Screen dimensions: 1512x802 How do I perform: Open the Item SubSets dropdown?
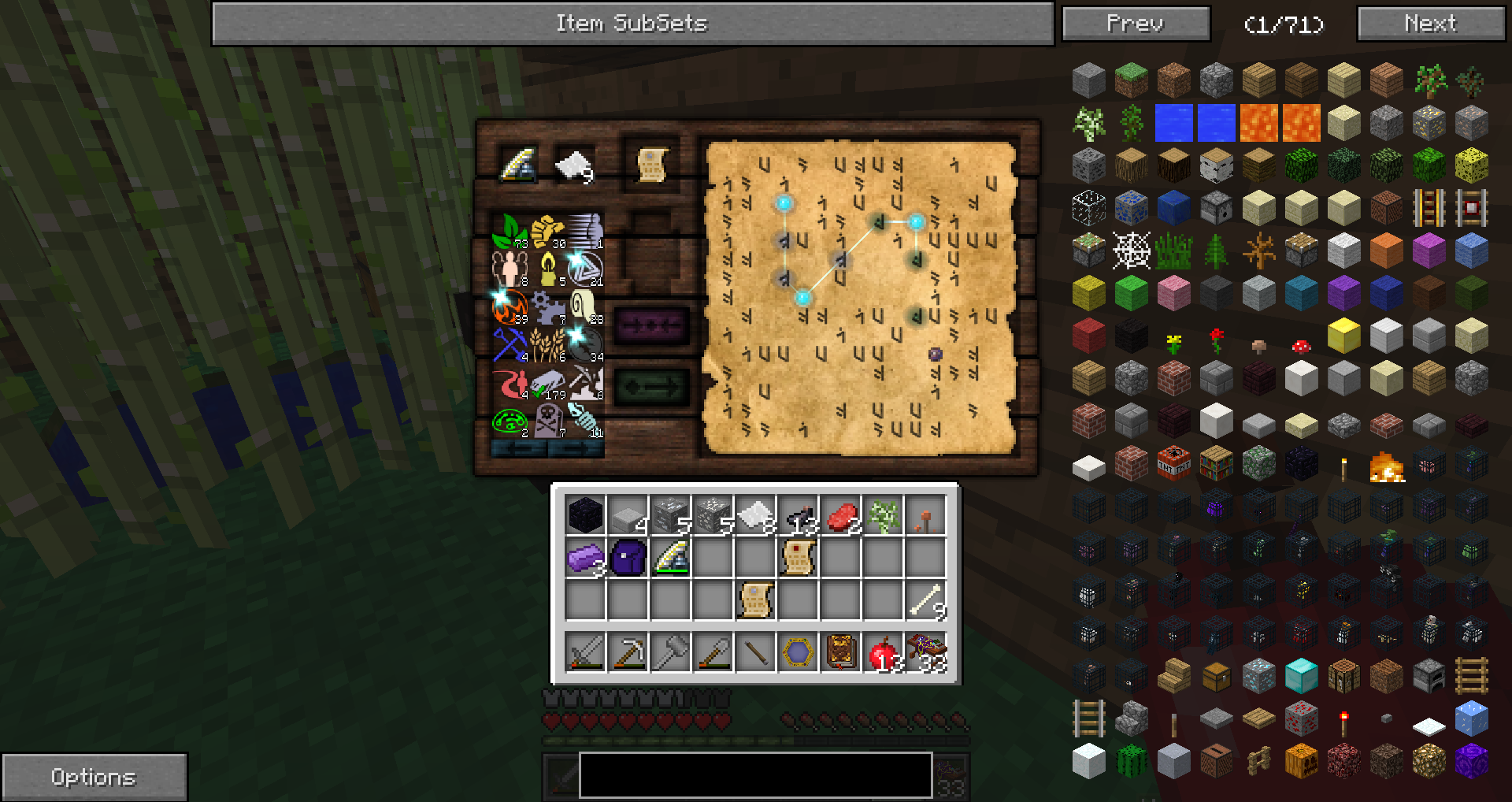(x=632, y=24)
